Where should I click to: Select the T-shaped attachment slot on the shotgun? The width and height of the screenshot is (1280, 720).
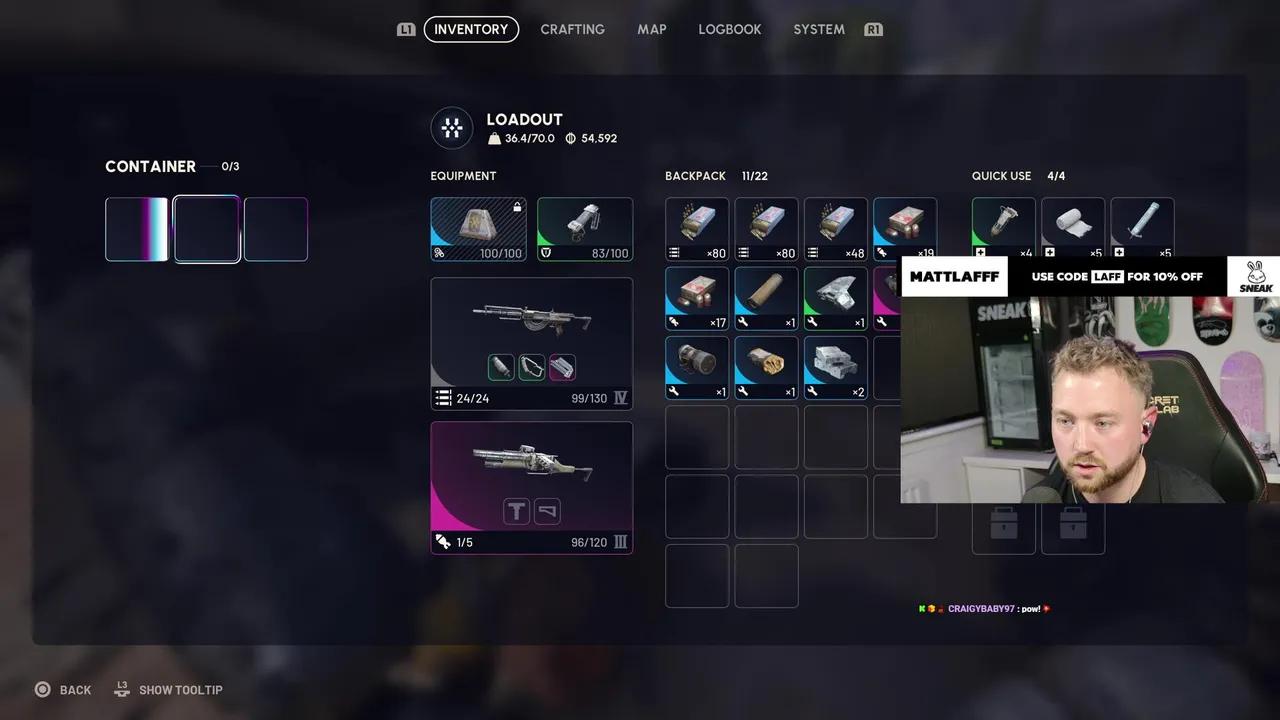click(516, 511)
